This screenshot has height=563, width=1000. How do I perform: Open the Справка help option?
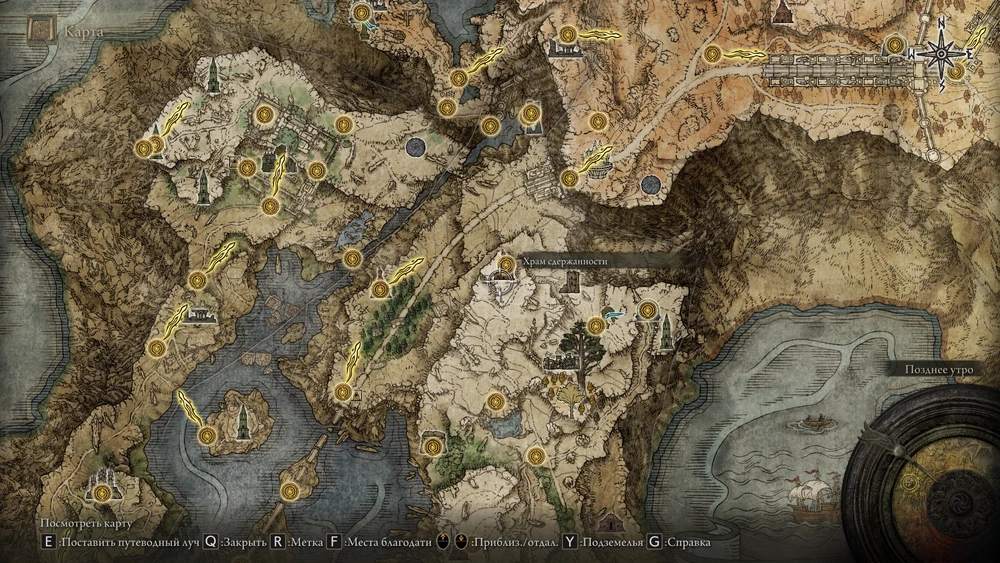687,543
